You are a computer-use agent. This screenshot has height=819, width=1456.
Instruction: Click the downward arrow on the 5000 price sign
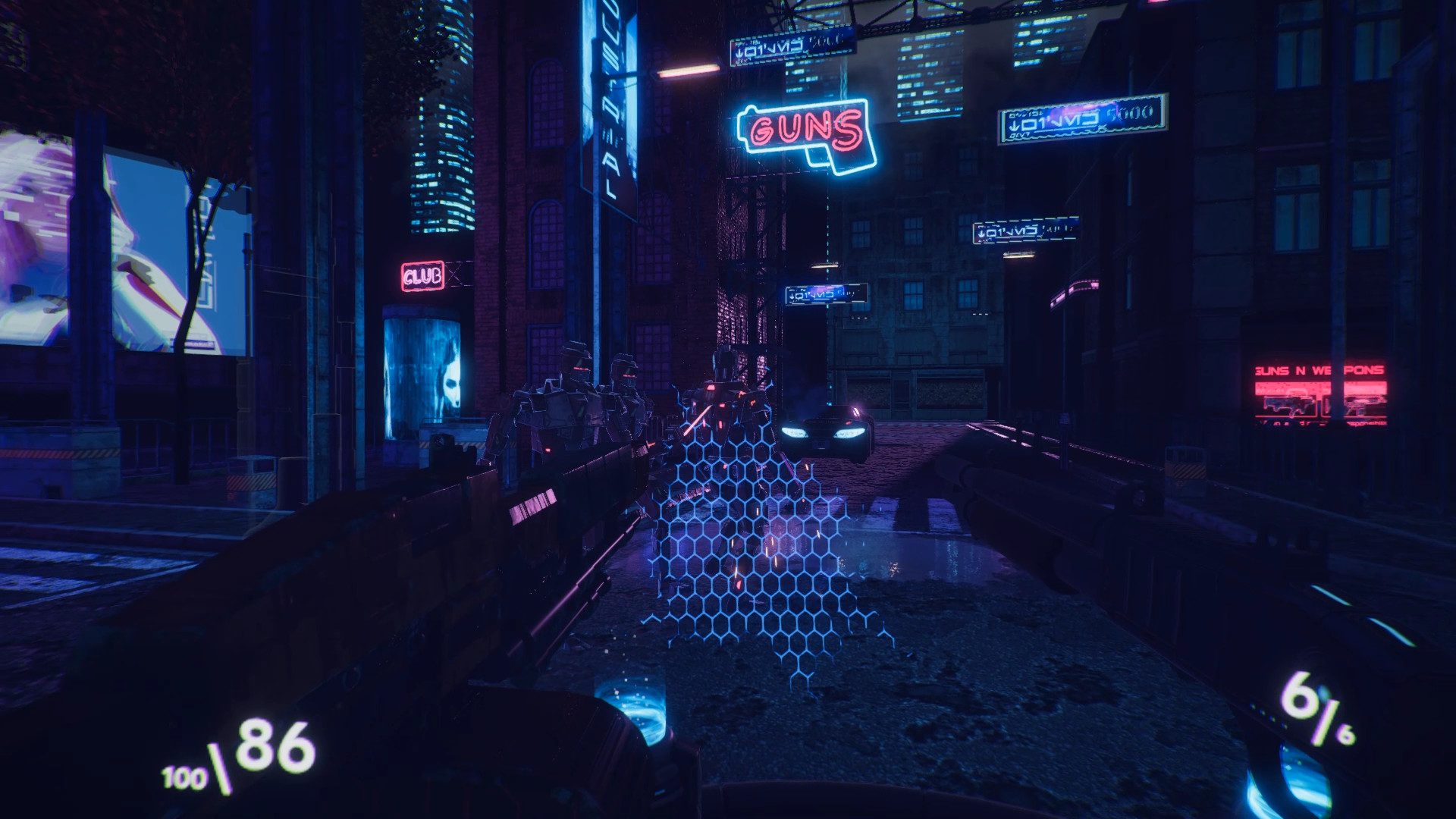click(x=1014, y=126)
